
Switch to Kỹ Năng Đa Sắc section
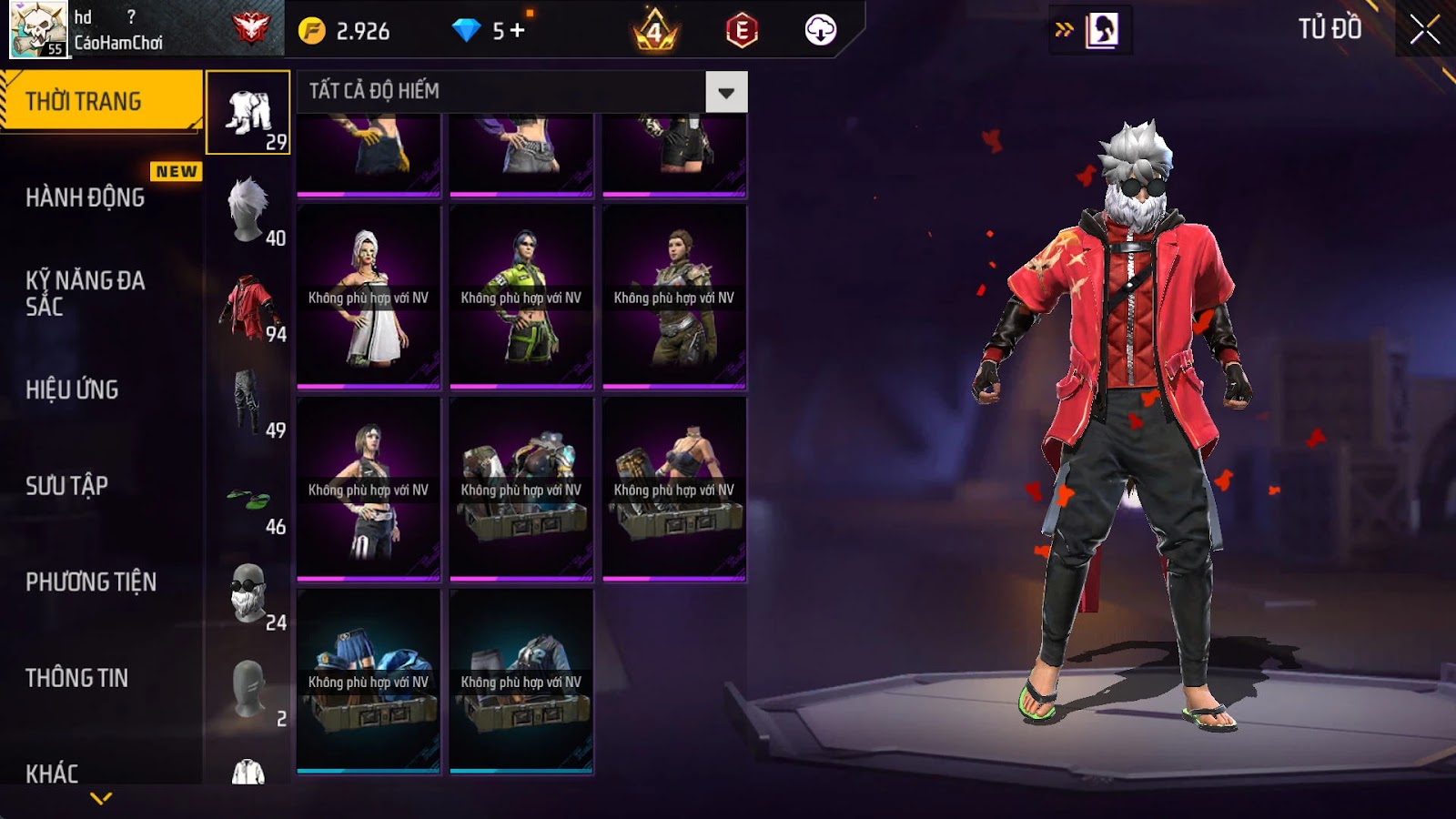(86, 293)
